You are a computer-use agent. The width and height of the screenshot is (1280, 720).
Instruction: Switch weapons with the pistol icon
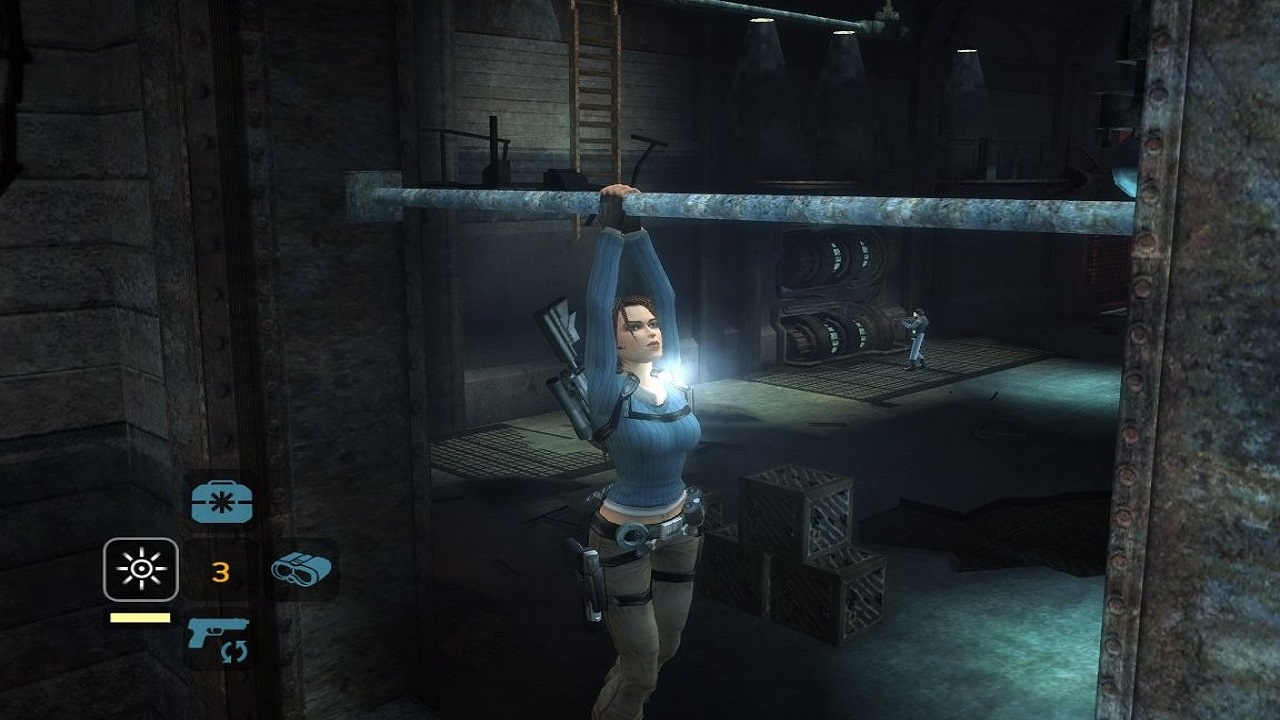219,638
